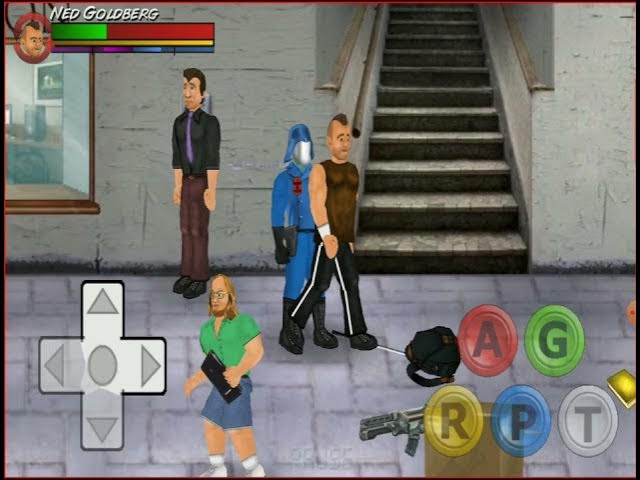
Task: Tap the blue P pick-up button
Action: [520, 420]
